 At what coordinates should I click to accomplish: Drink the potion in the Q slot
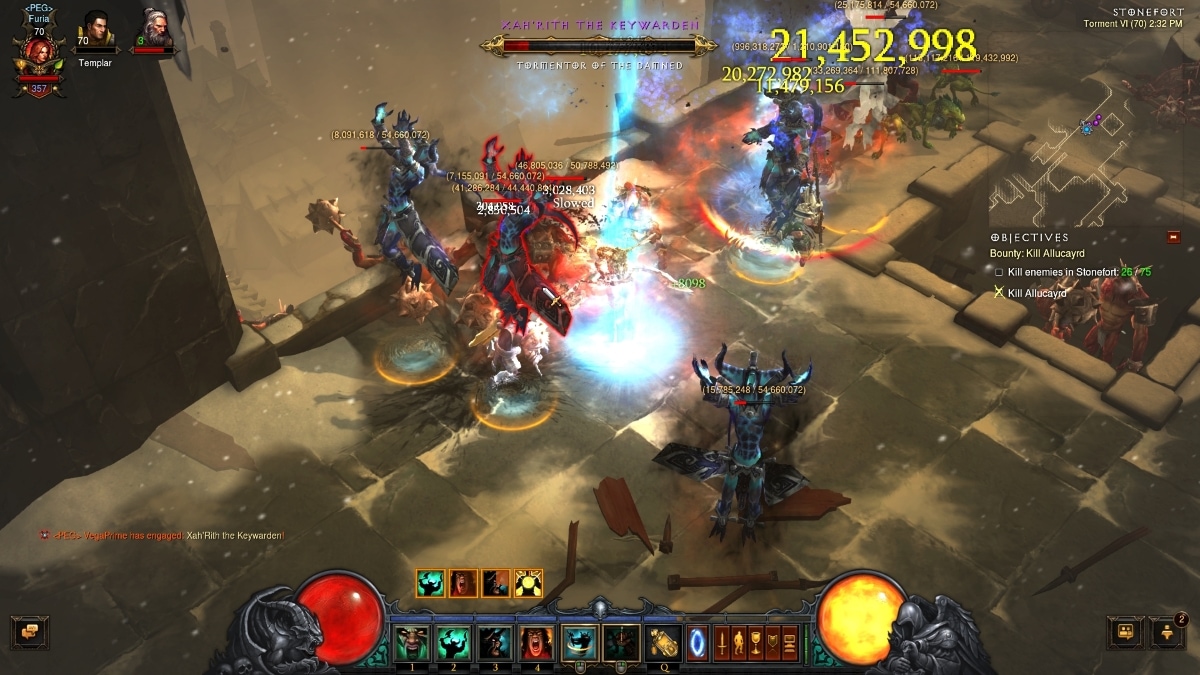pos(664,641)
